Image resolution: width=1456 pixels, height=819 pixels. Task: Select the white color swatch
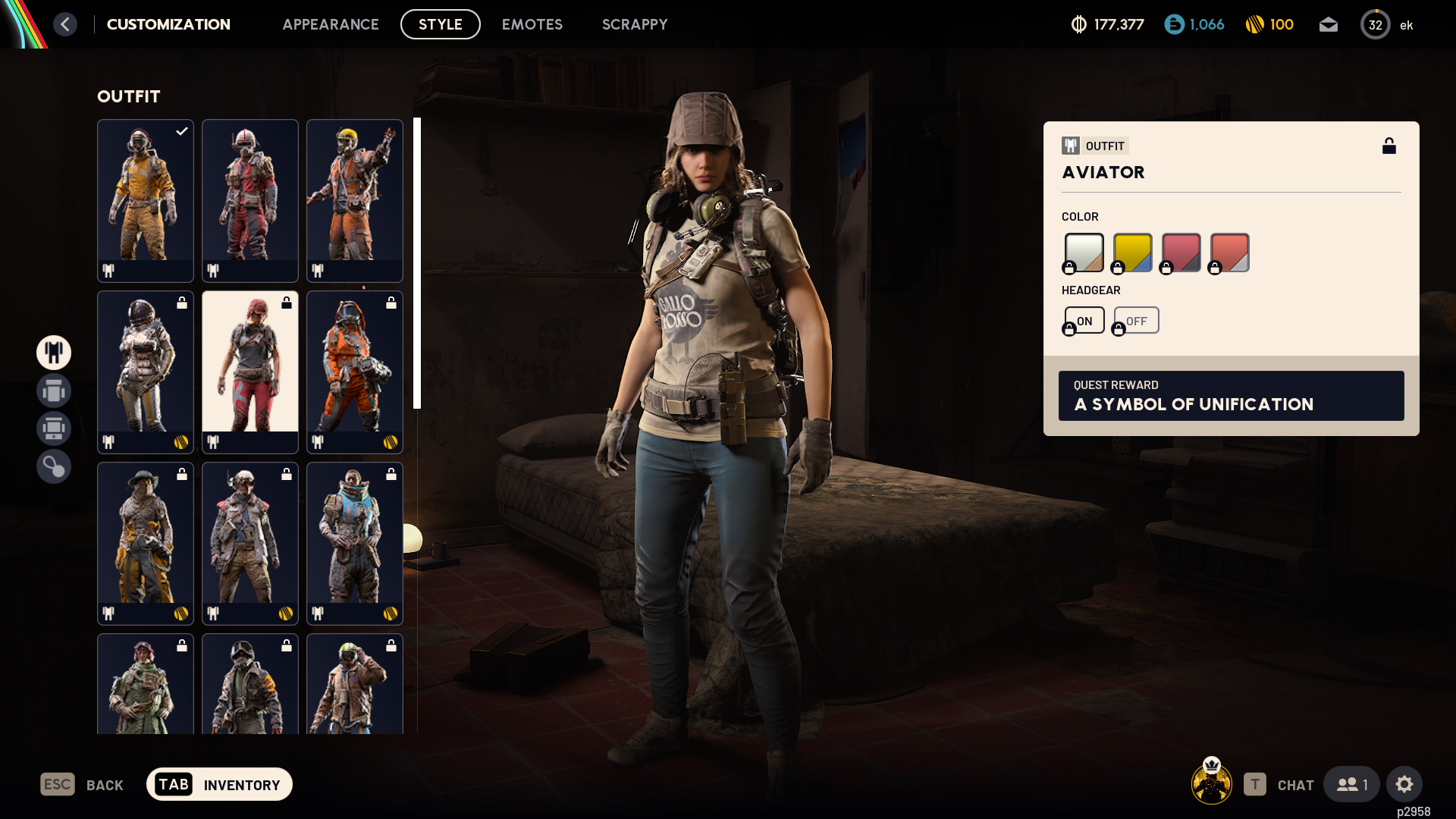pos(1084,253)
